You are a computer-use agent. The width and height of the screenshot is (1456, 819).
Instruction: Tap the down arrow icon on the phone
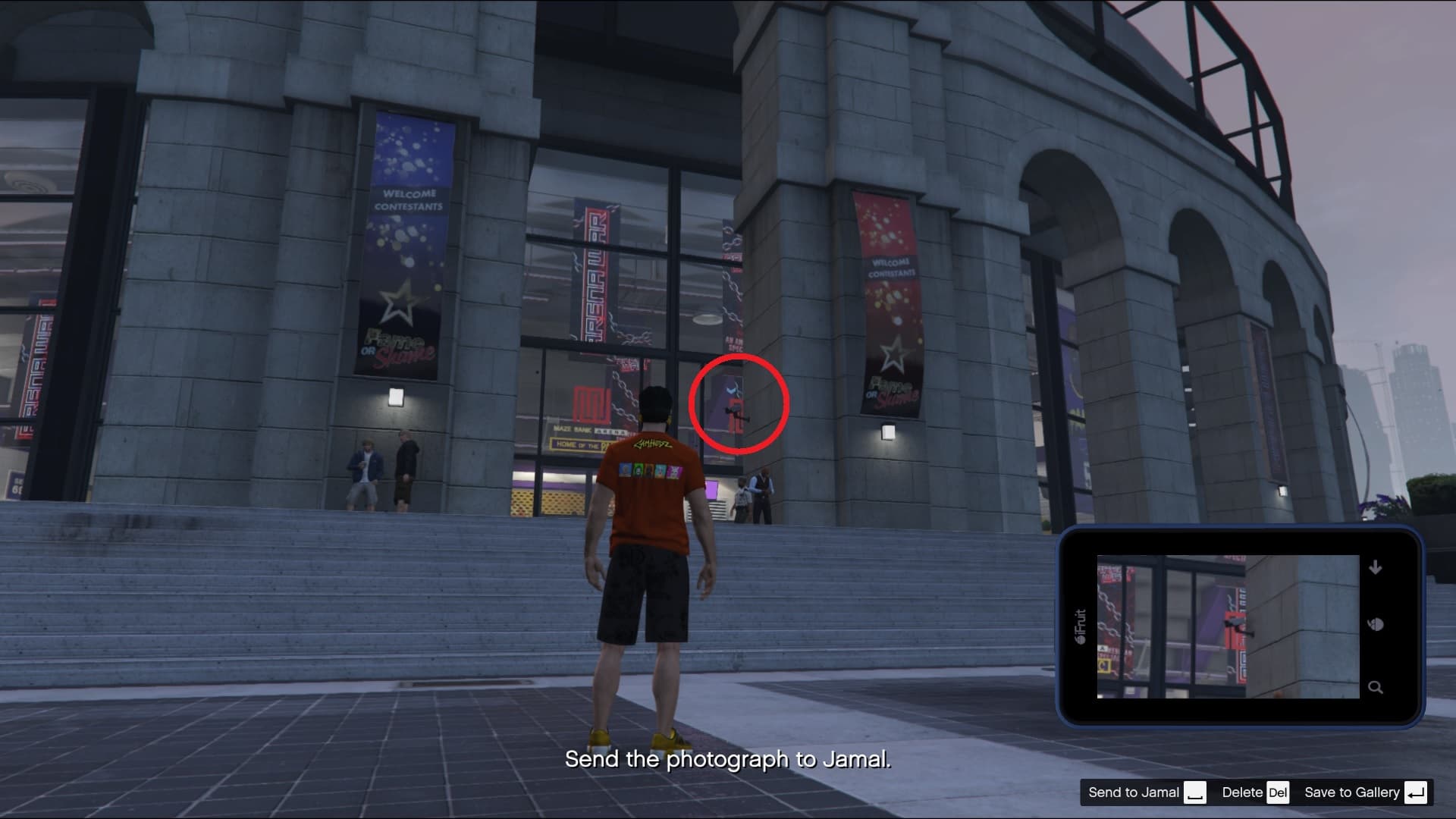(1376, 568)
